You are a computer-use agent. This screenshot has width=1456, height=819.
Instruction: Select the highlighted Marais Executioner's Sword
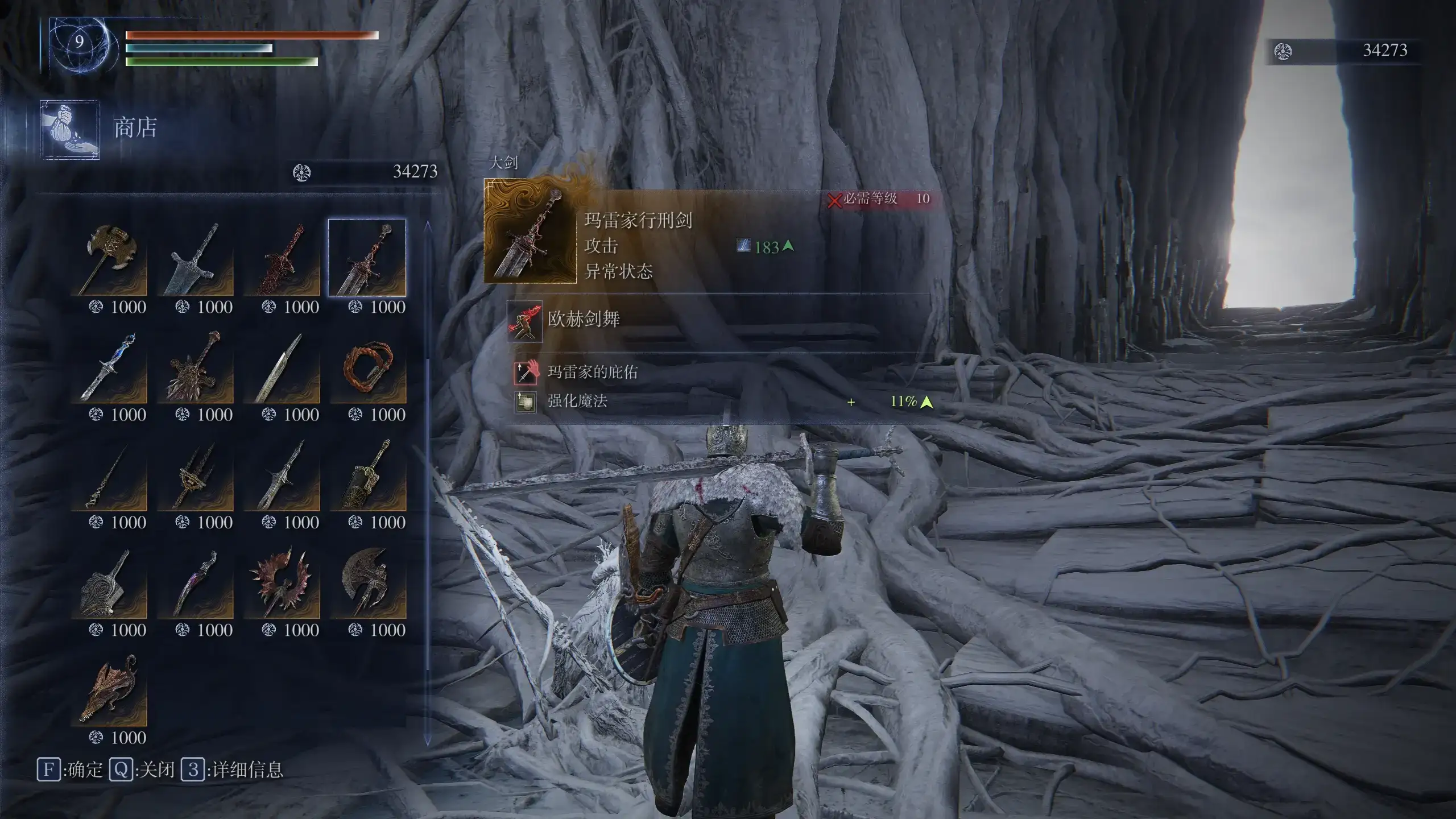[367, 259]
